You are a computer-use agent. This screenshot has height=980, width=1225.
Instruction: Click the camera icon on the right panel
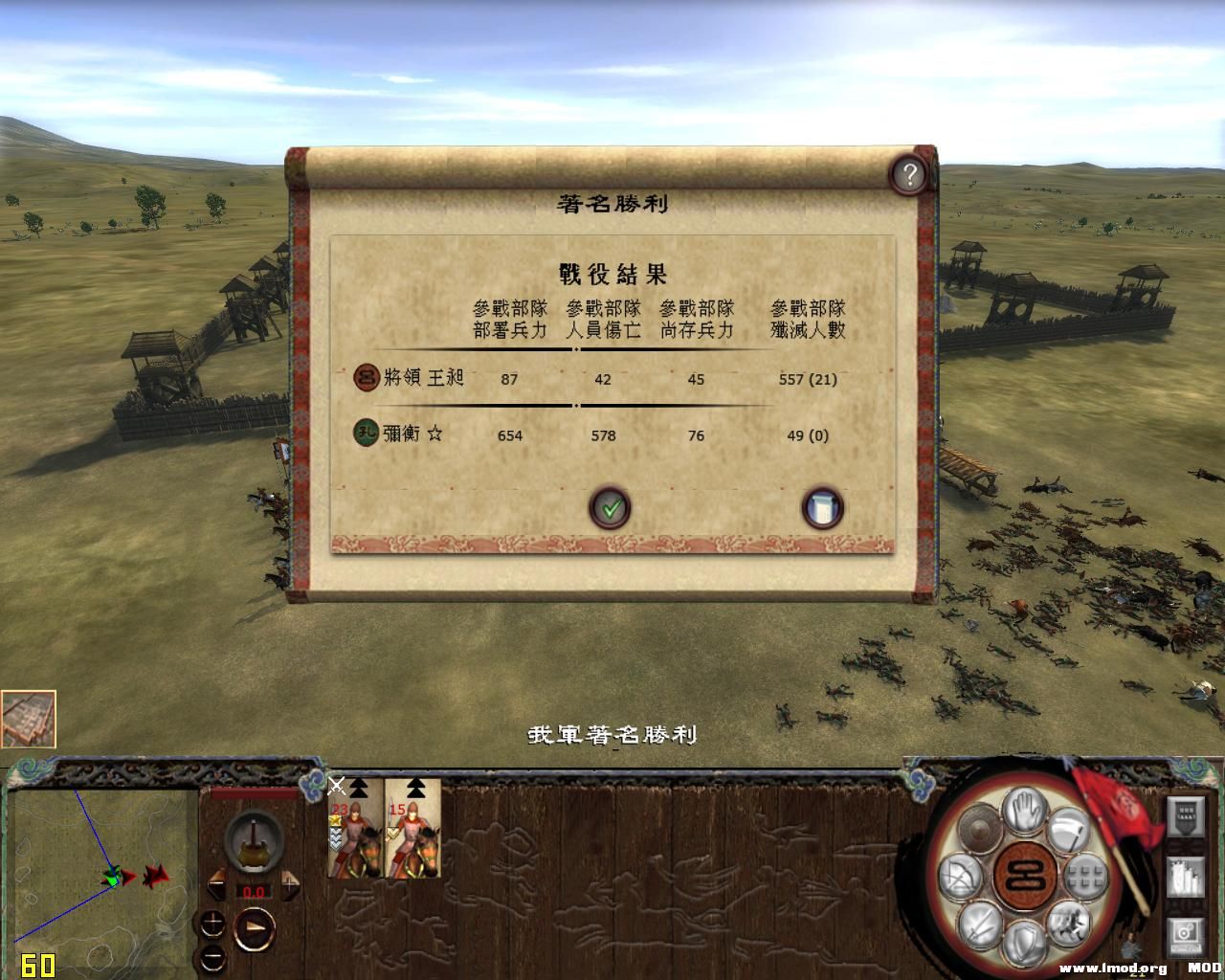1184,936
